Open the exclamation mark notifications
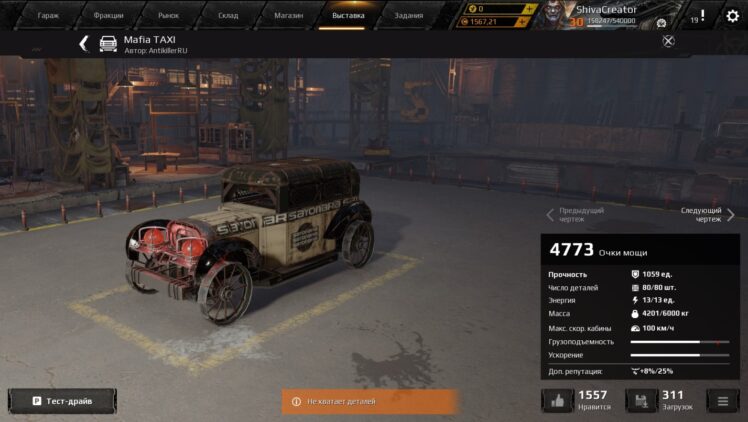 702,16
